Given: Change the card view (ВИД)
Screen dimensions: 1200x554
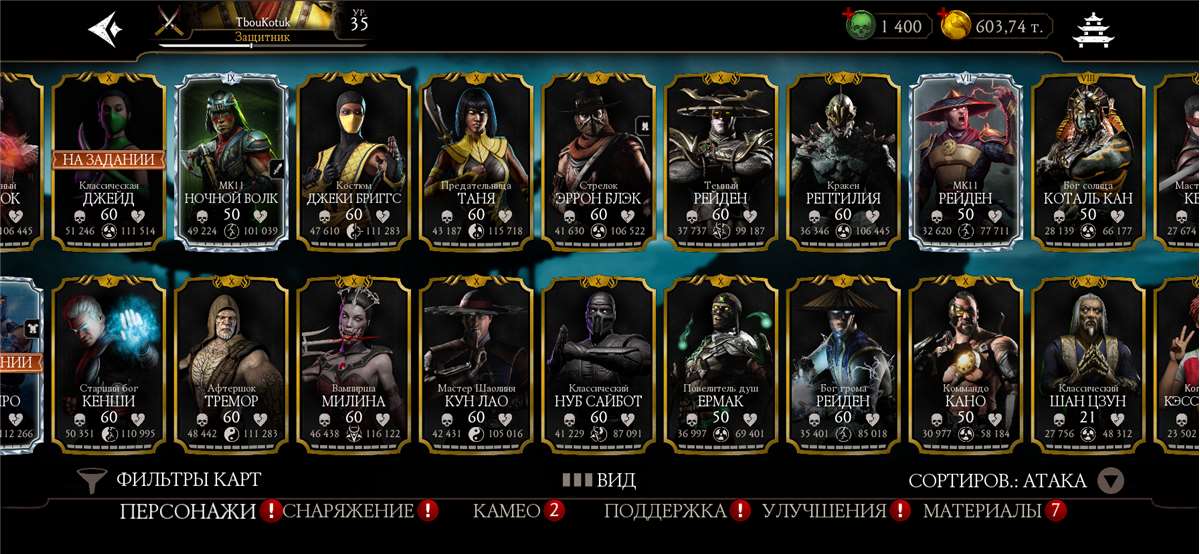Looking at the screenshot, I should [x=599, y=480].
